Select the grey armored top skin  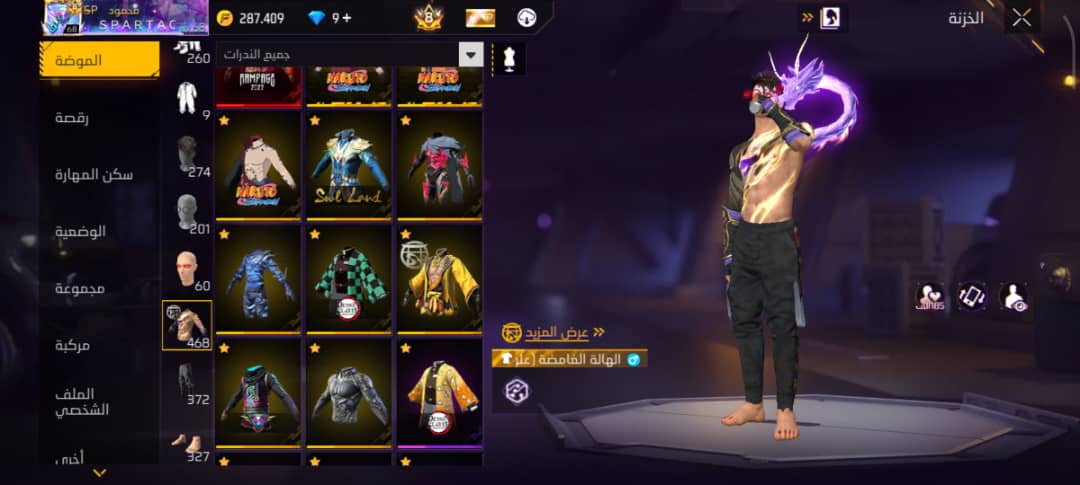tap(349, 392)
